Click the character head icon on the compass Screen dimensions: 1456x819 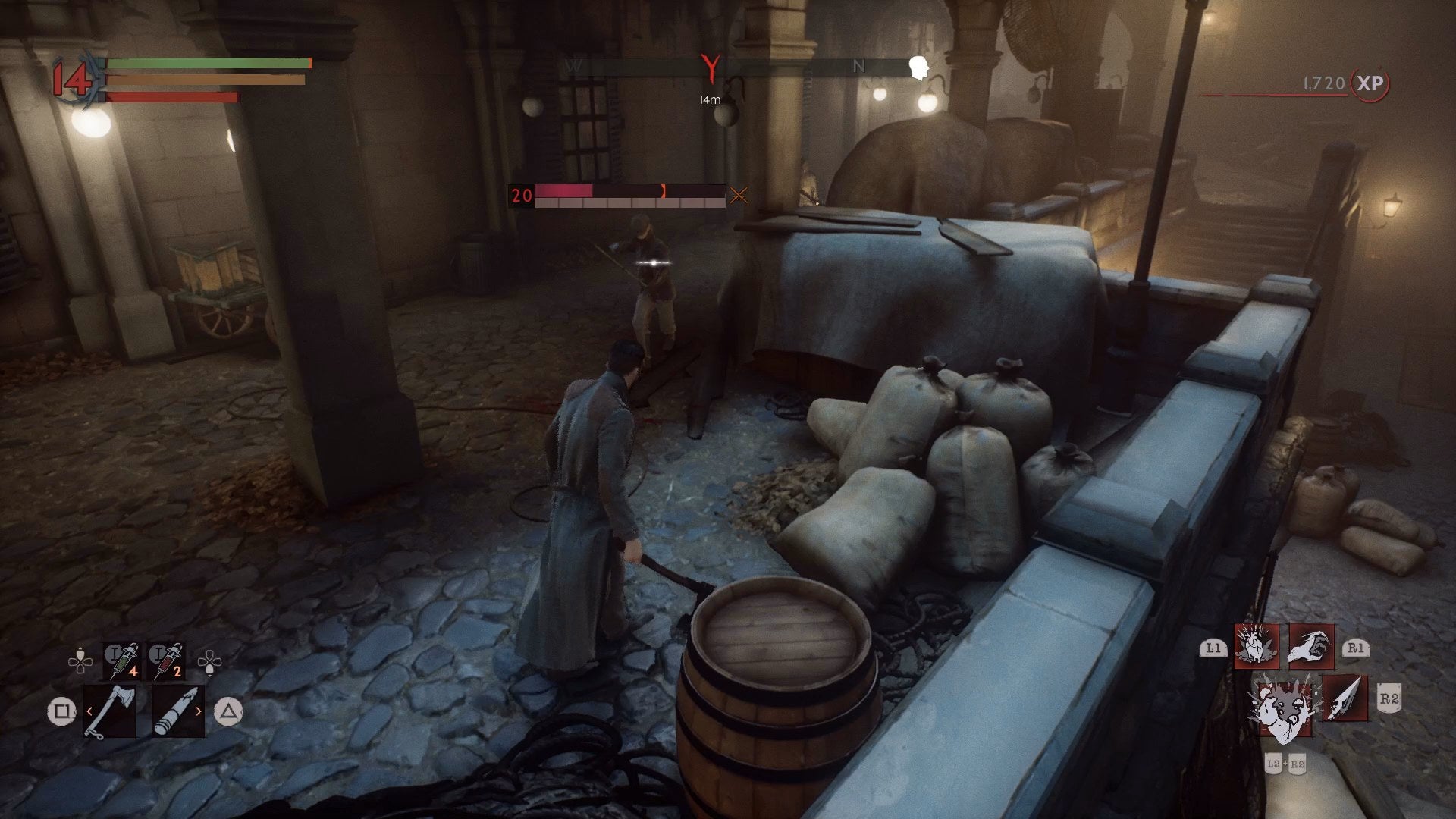919,66
